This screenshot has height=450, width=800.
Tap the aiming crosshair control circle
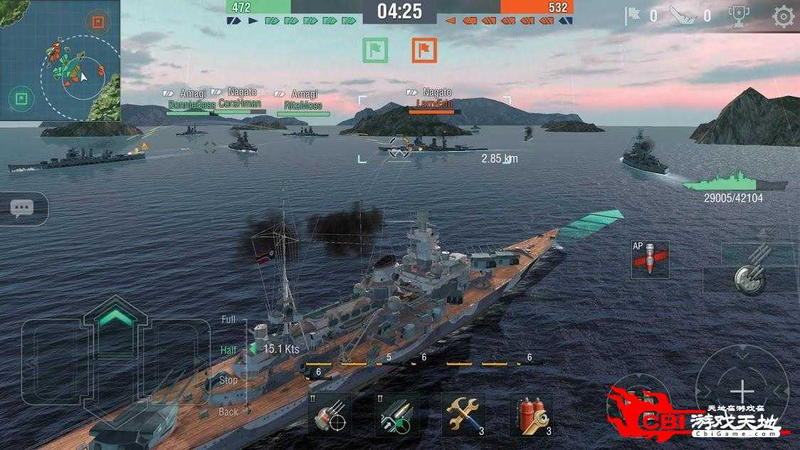pyautogui.click(x=741, y=388)
